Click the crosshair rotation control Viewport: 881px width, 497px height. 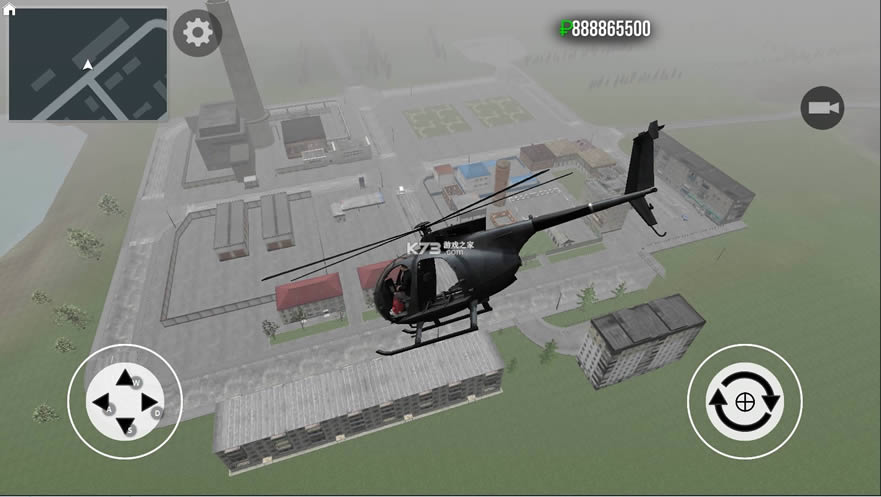(x=744, y=402)
